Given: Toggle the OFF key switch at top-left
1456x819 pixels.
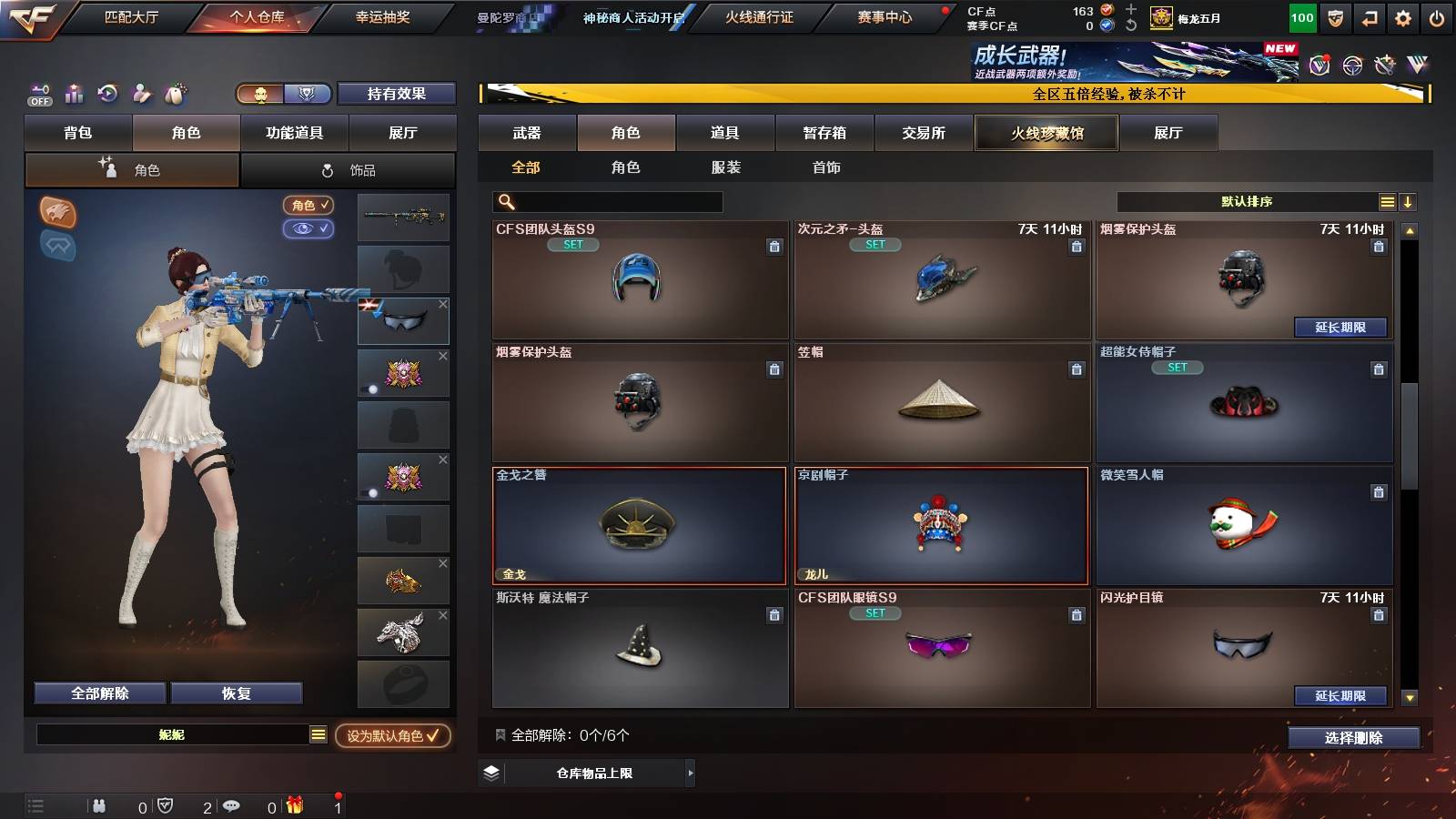Looking at the screenshot, I should (x=40, y=94).
